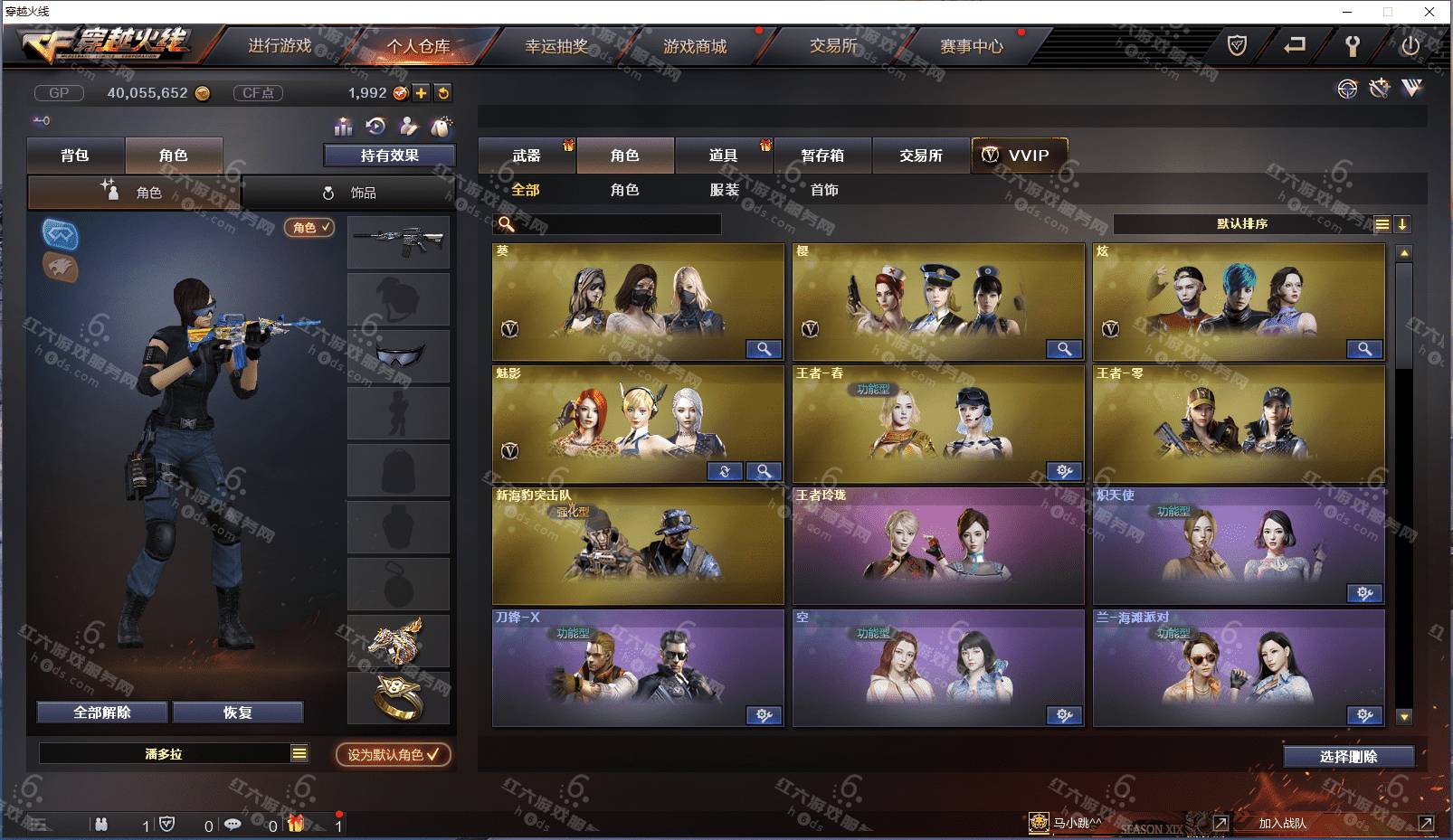Image resolution: width=1453 pixels, height=840 pixels.
Task: Open the 默认排序 sort dropdown
Action: pos(1243,224)
